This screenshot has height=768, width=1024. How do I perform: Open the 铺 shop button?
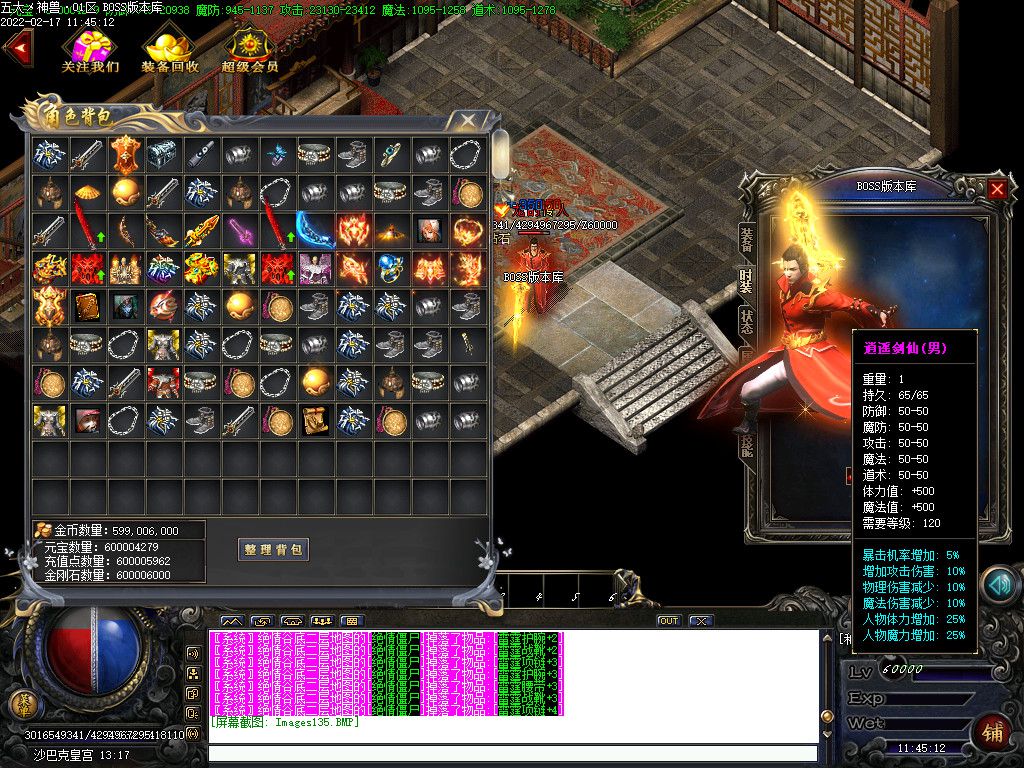[992, 729]
